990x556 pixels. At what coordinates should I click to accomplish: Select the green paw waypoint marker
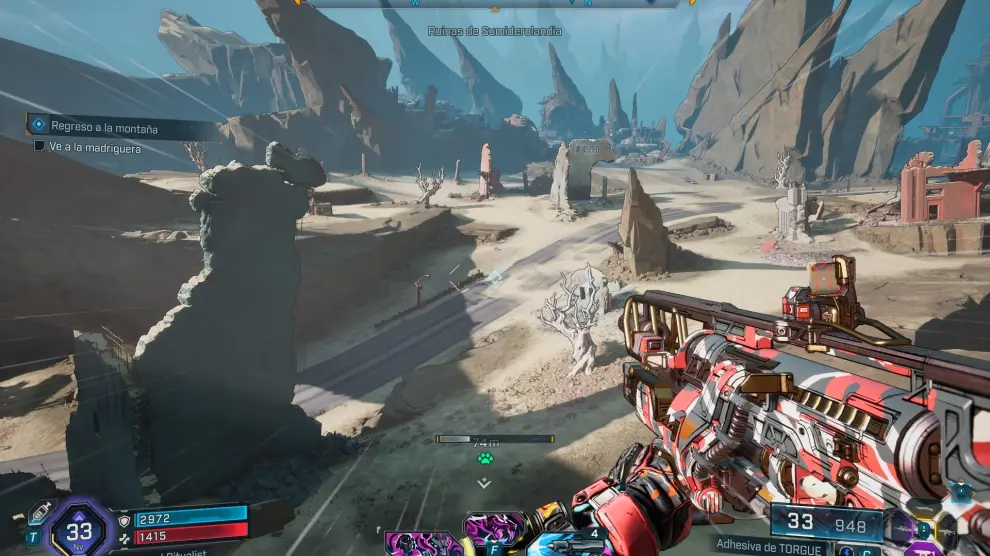point(484,458)
